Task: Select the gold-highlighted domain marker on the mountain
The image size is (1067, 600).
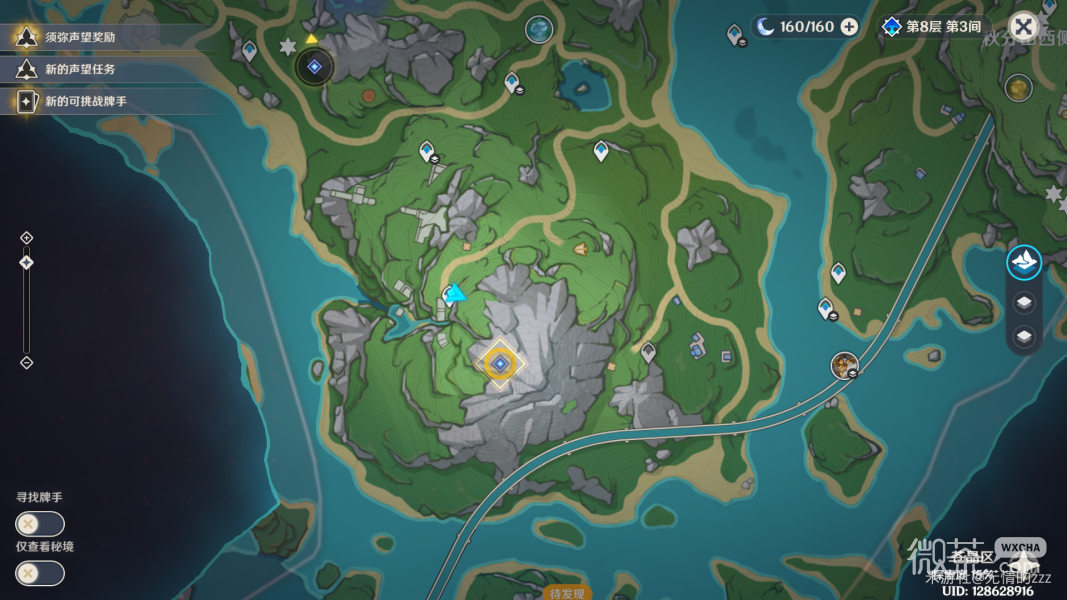Action: click(500, 364)
